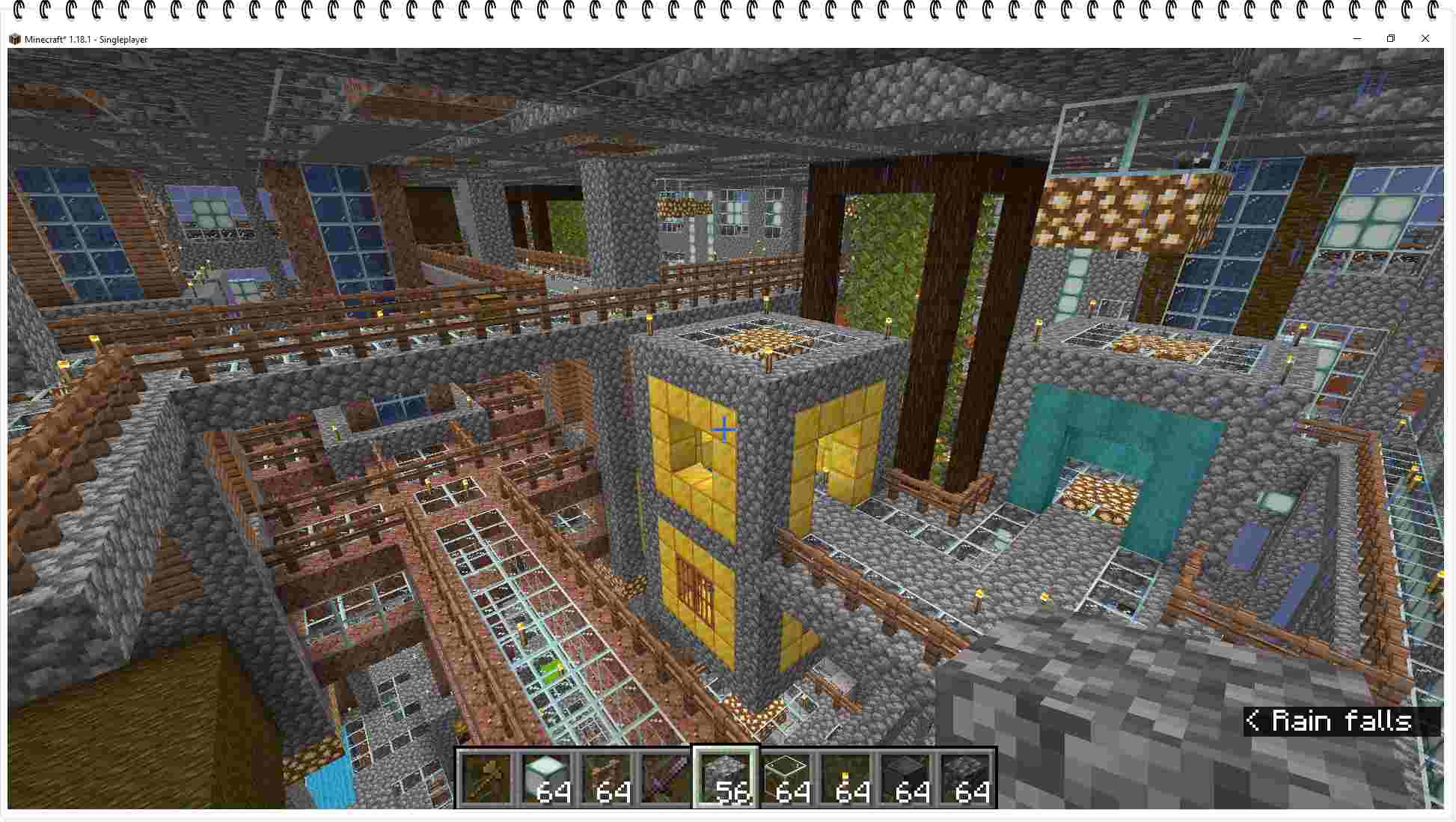This screenshot has width=1456, height=822.
Task: Click the restore window button
Action: (x=1391, y=38)
